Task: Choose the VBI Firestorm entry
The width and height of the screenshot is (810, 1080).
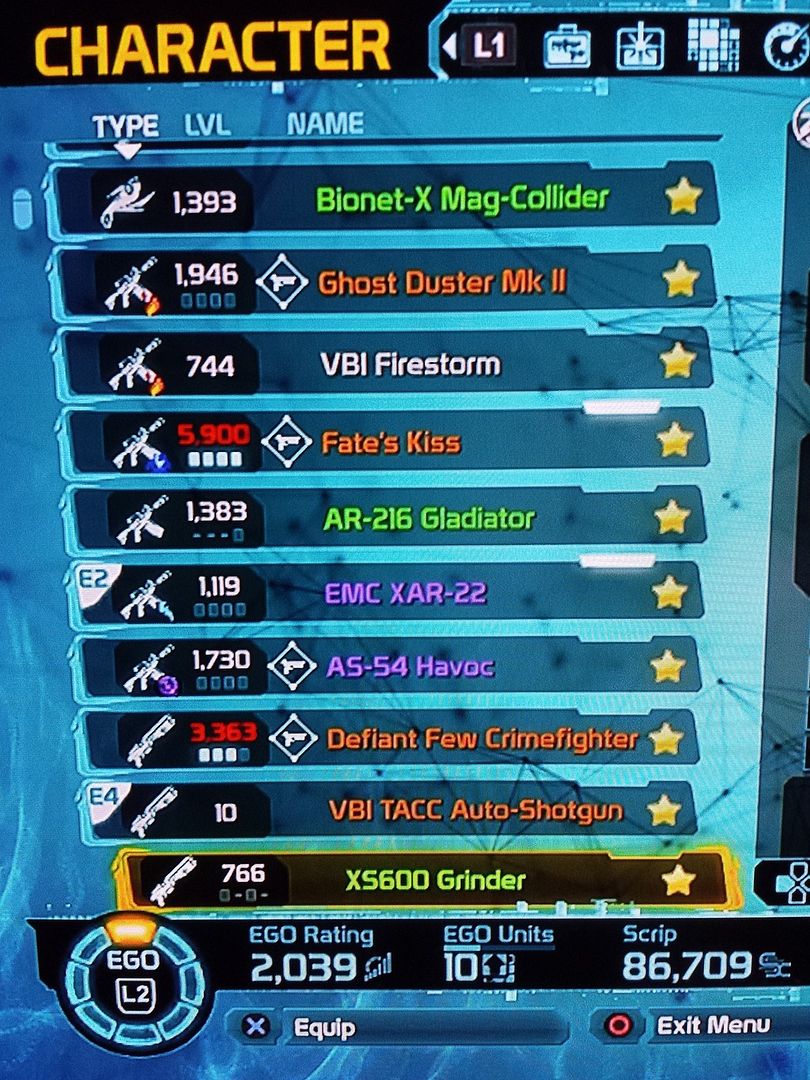Action: (410, 364)
